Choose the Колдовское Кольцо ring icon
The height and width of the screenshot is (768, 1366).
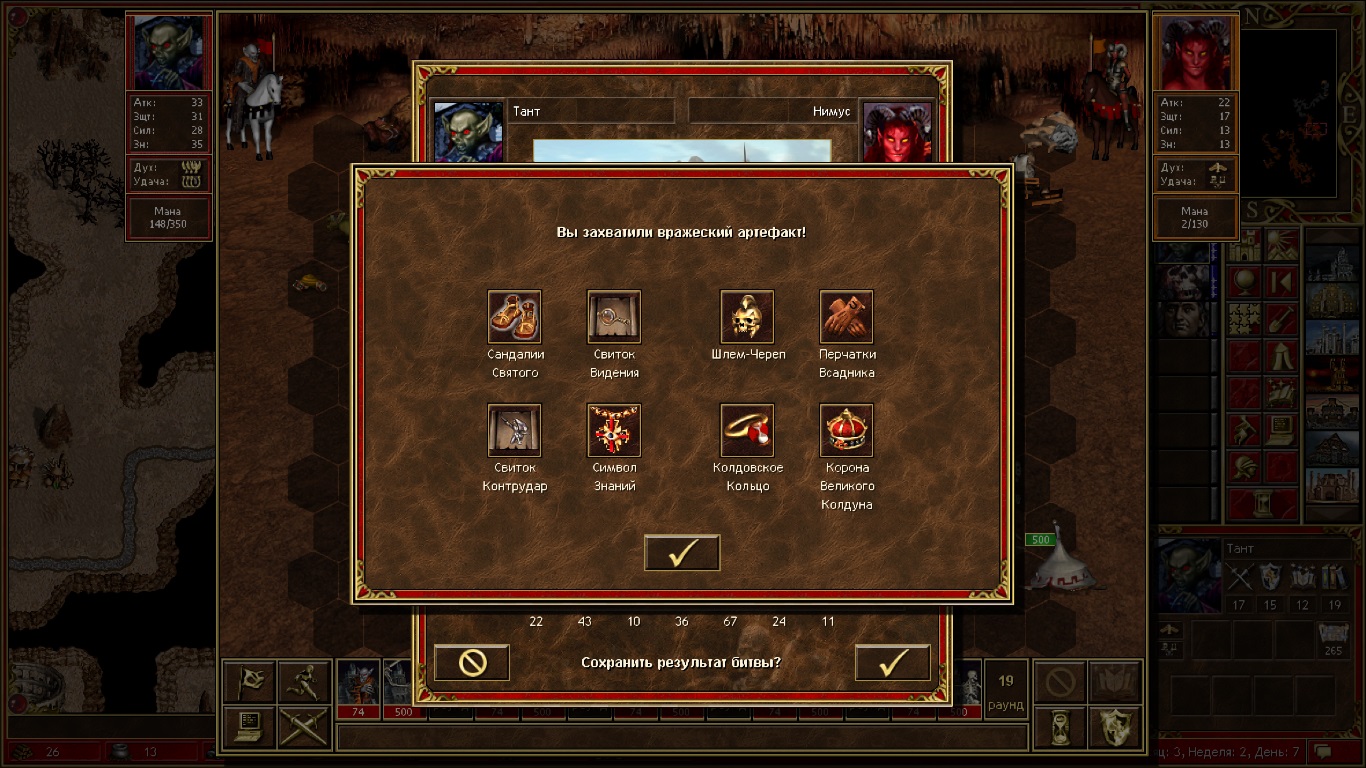click(x=747, y=430)
